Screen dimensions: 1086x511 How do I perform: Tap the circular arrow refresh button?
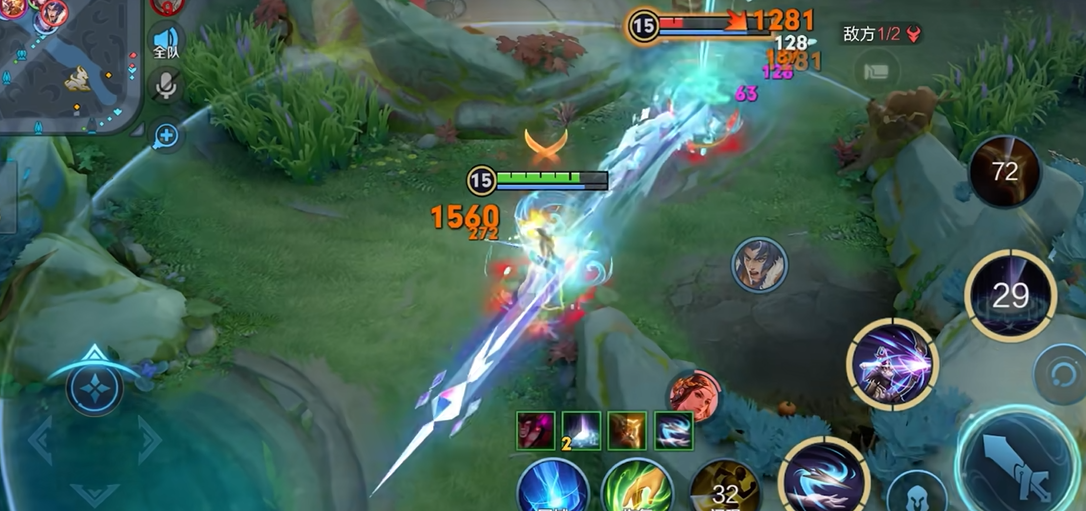click(x=1058, y=370)
